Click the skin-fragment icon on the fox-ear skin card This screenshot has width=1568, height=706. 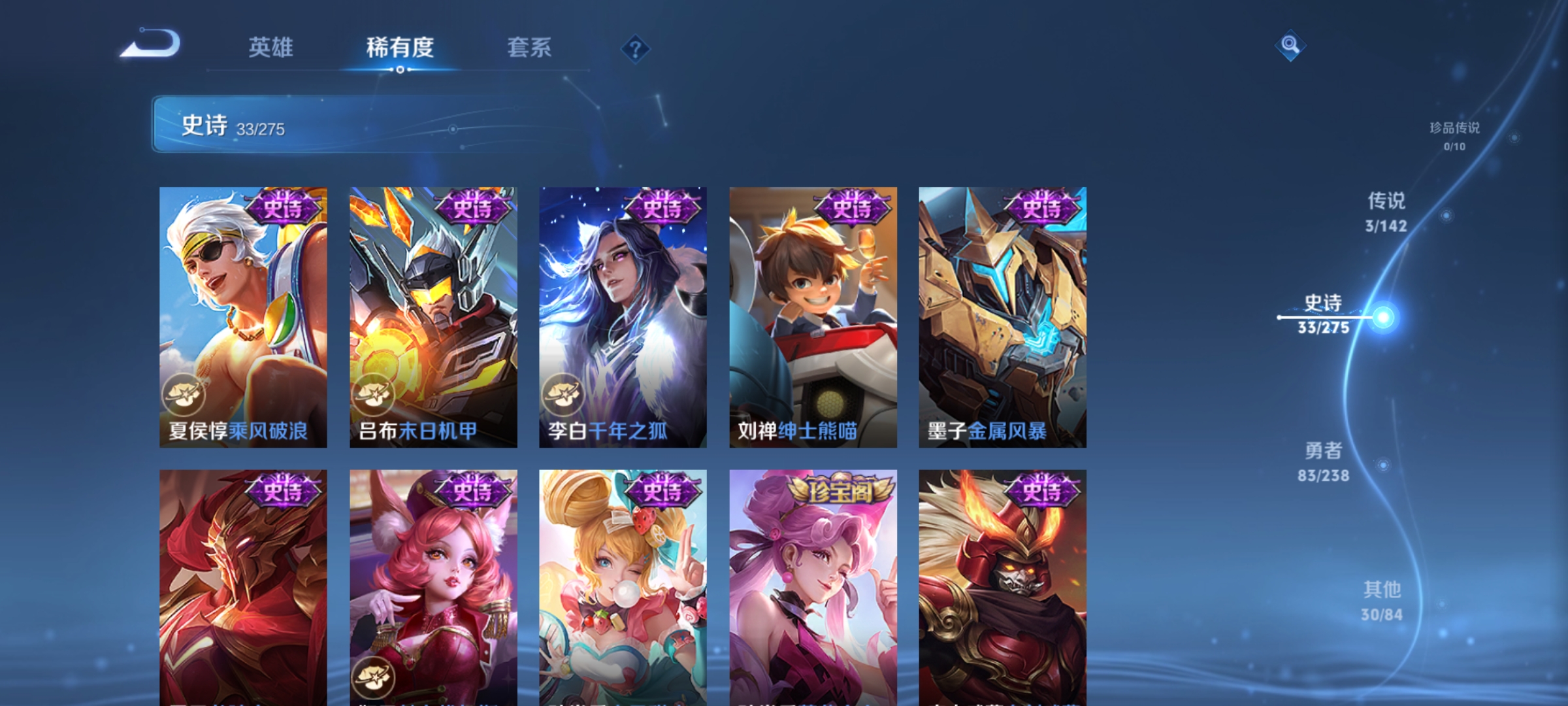[373, 677]
